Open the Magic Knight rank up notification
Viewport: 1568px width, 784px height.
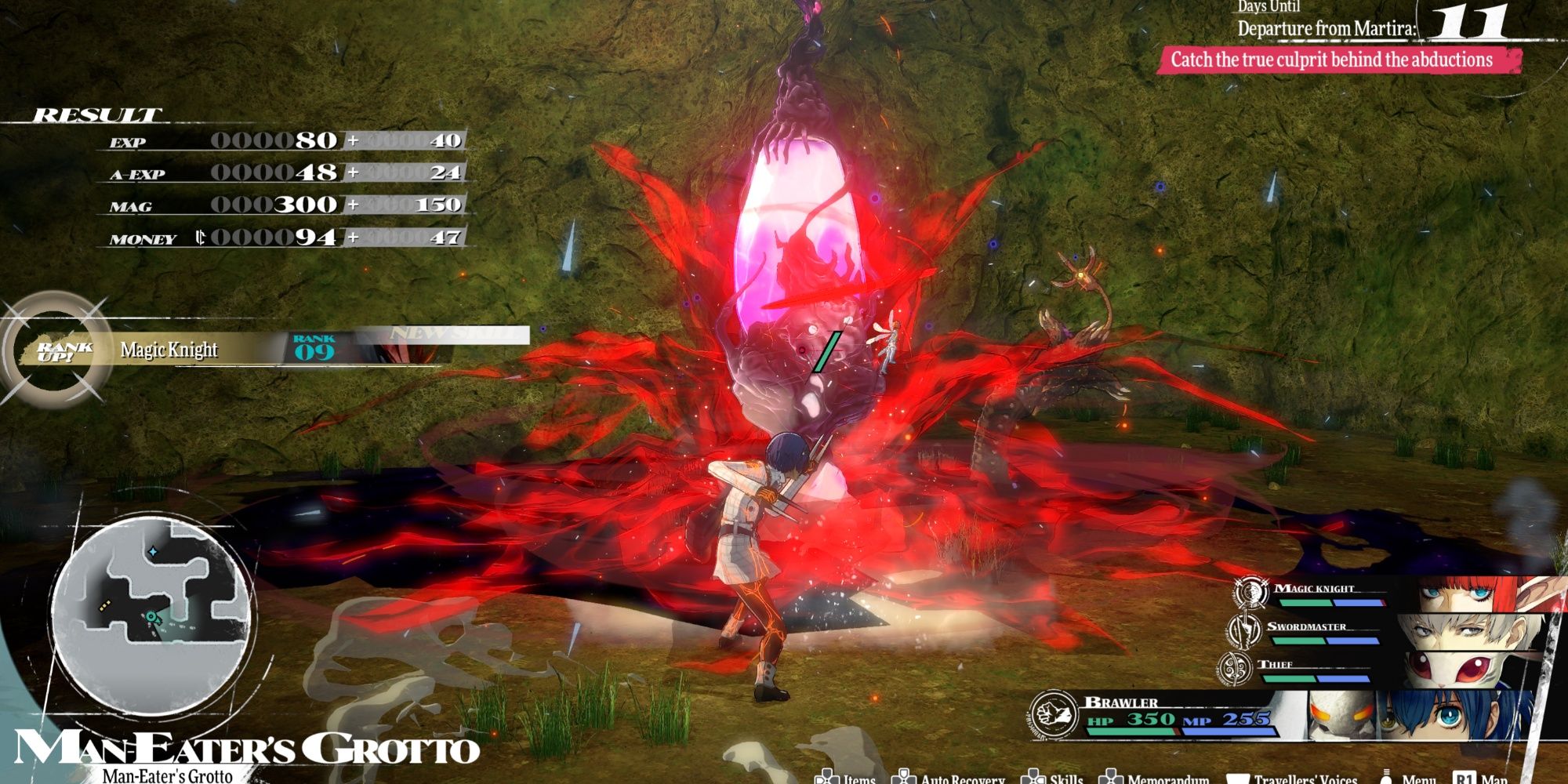coord(235,349)
